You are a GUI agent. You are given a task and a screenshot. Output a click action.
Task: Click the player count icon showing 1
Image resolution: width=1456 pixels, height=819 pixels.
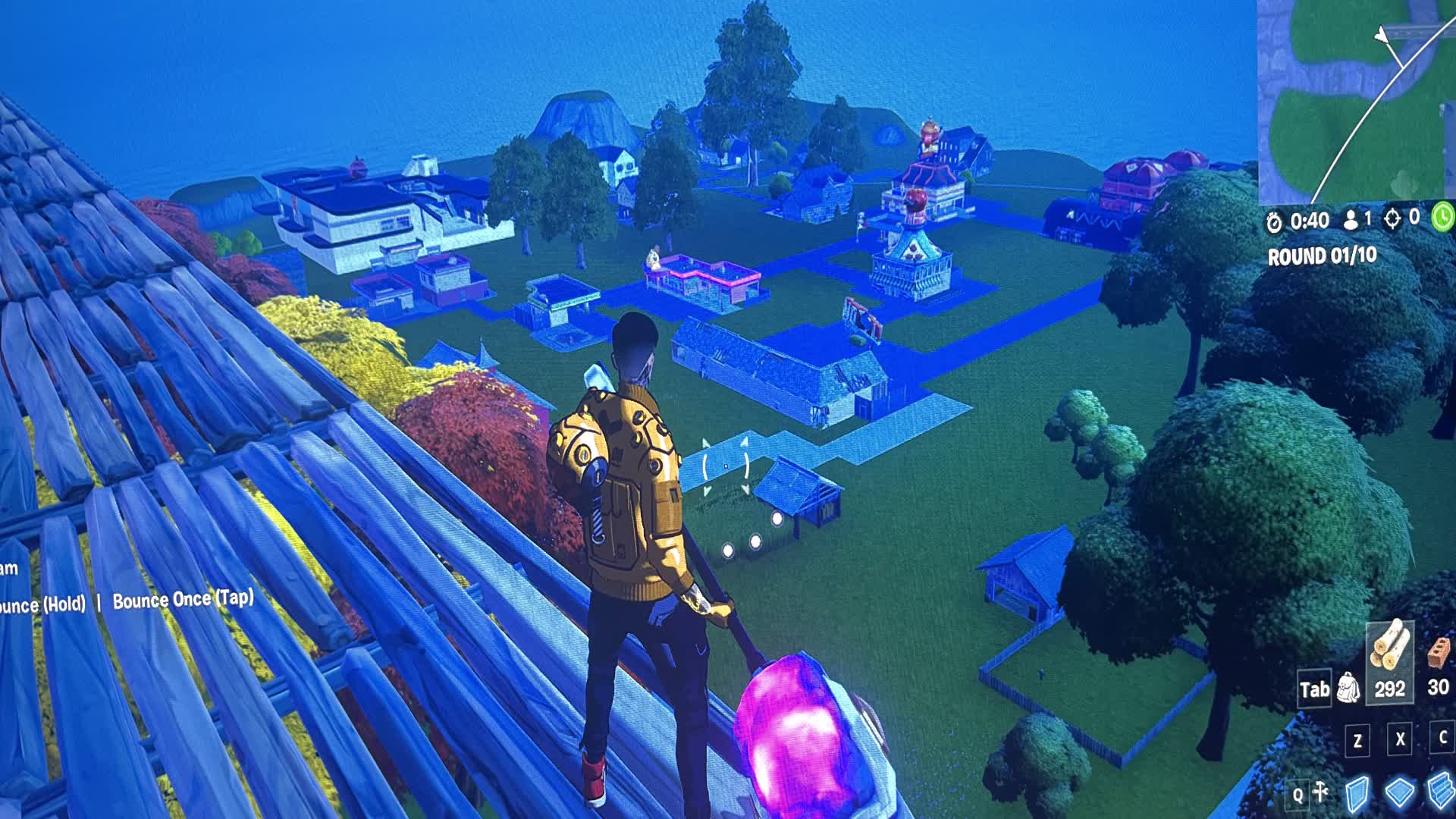pos(1351,220)
